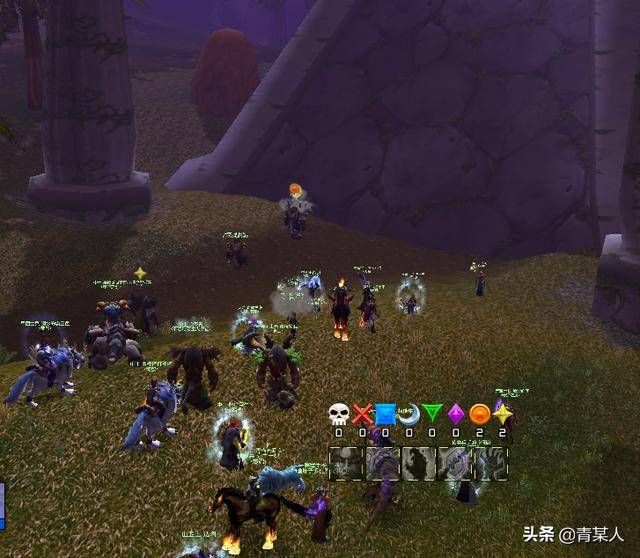Assign the crescent moon raid marker
This screenshot has width=640, height=558.
(409, 414)
